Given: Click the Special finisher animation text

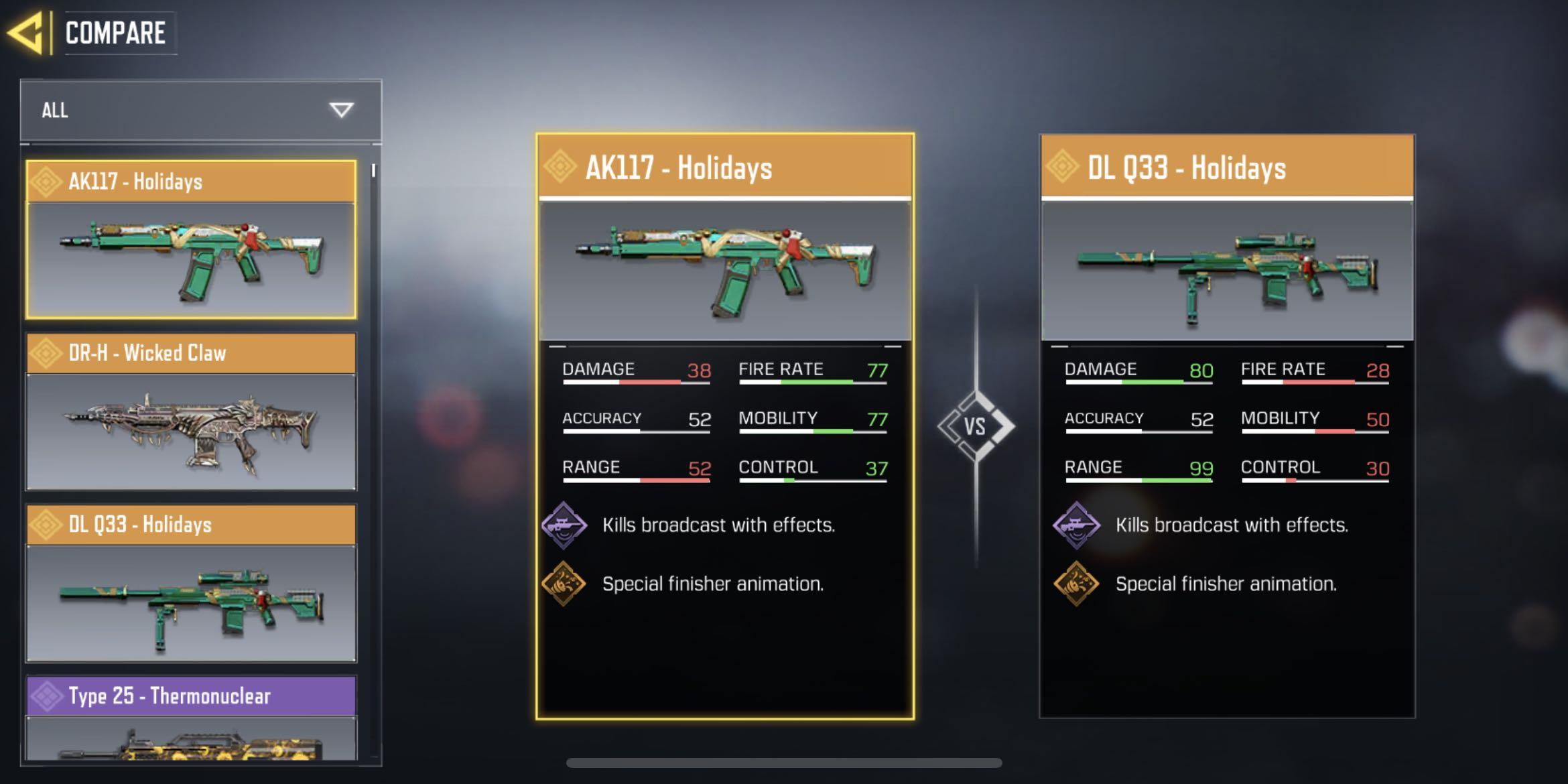Looking at the screenshot, I should click(x=712, y=584).
